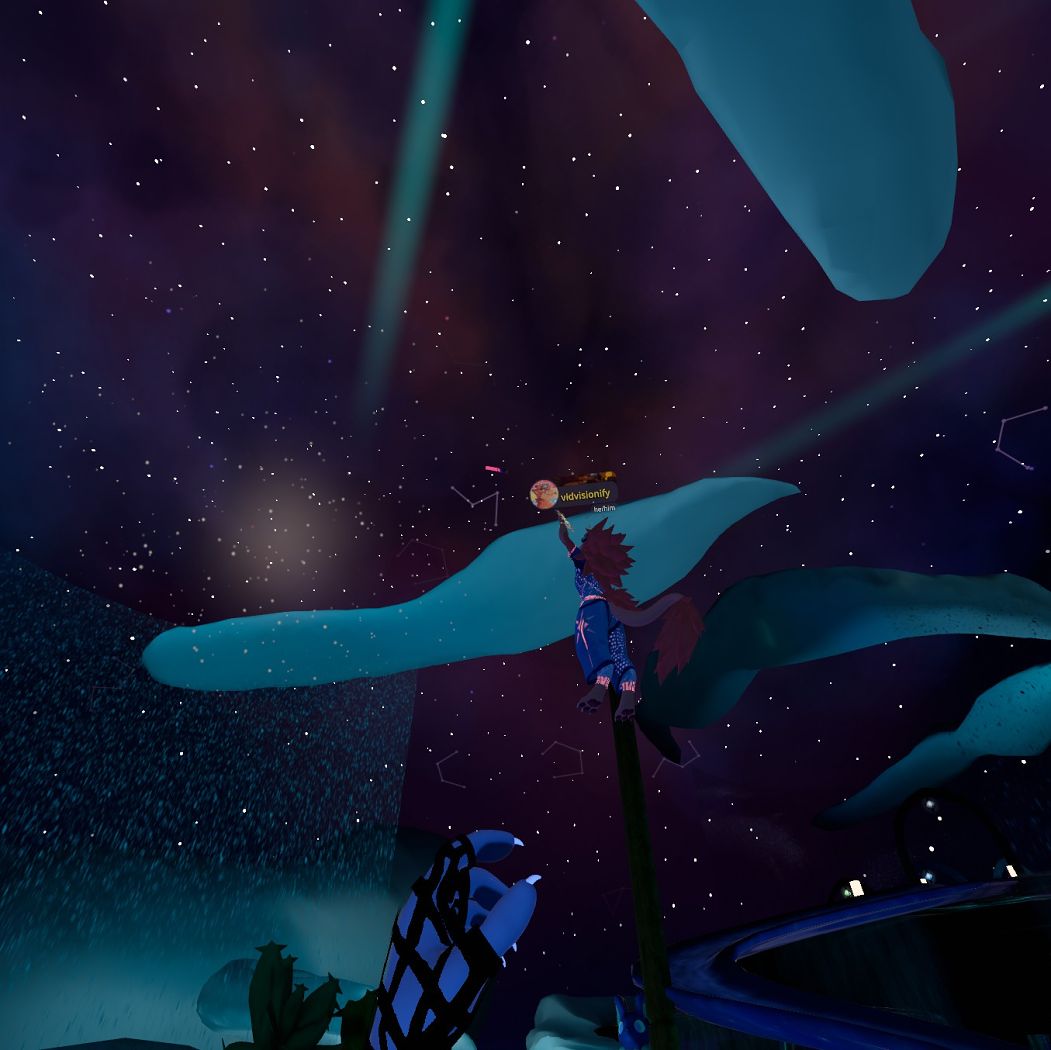
Task: Select the vidvisionify player nameplate
Action: (x=586, y=494)
